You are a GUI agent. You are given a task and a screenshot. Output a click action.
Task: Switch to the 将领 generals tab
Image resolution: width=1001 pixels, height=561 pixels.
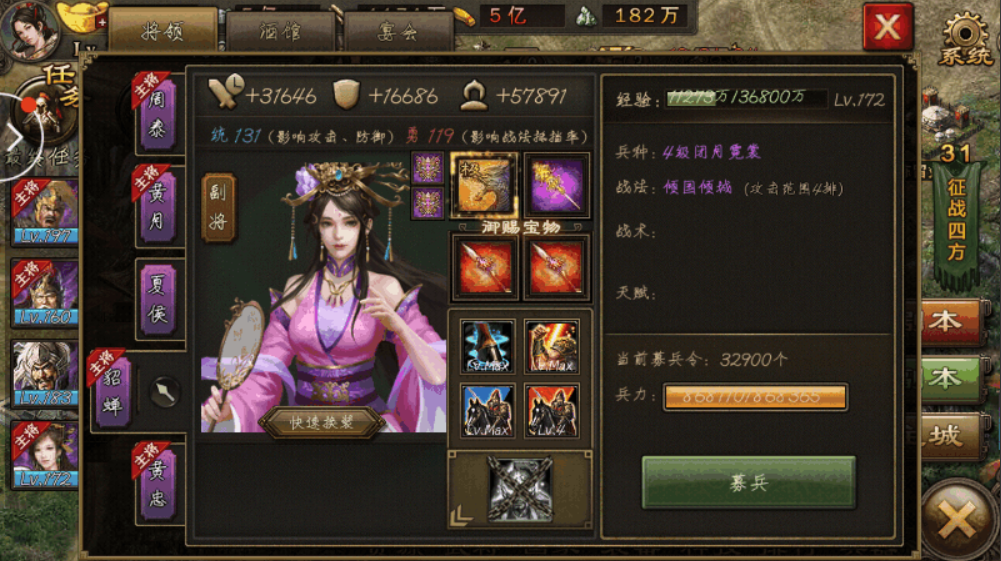point(163,31)
